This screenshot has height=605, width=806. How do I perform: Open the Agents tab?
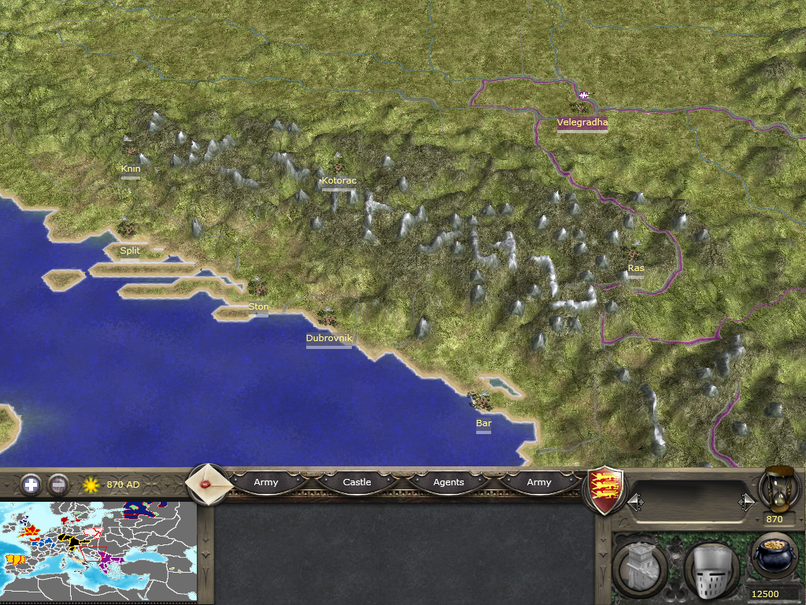[448, 482]
